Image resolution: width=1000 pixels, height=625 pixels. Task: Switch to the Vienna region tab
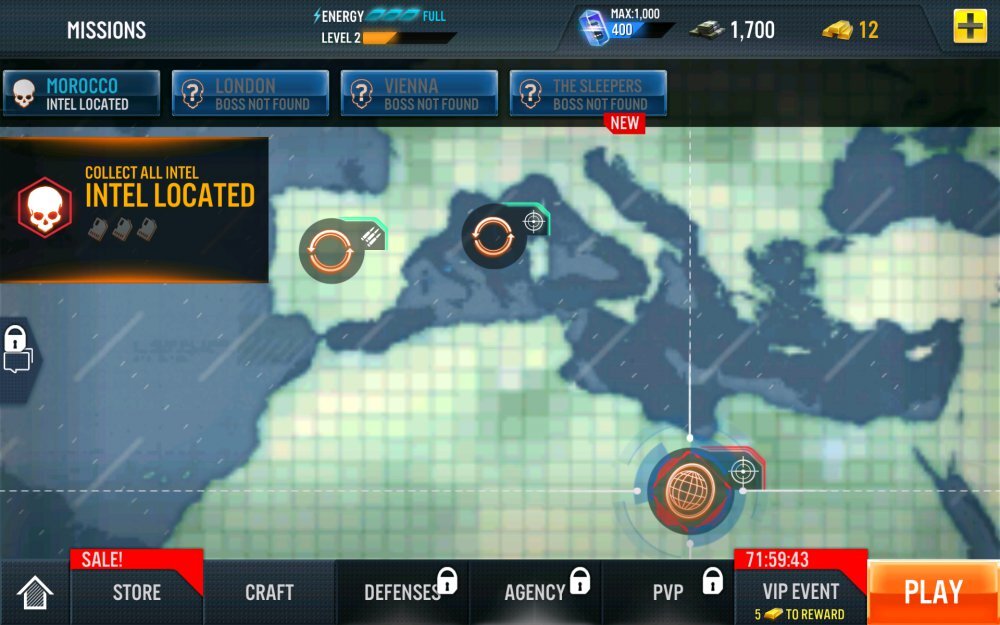(419, 94)
